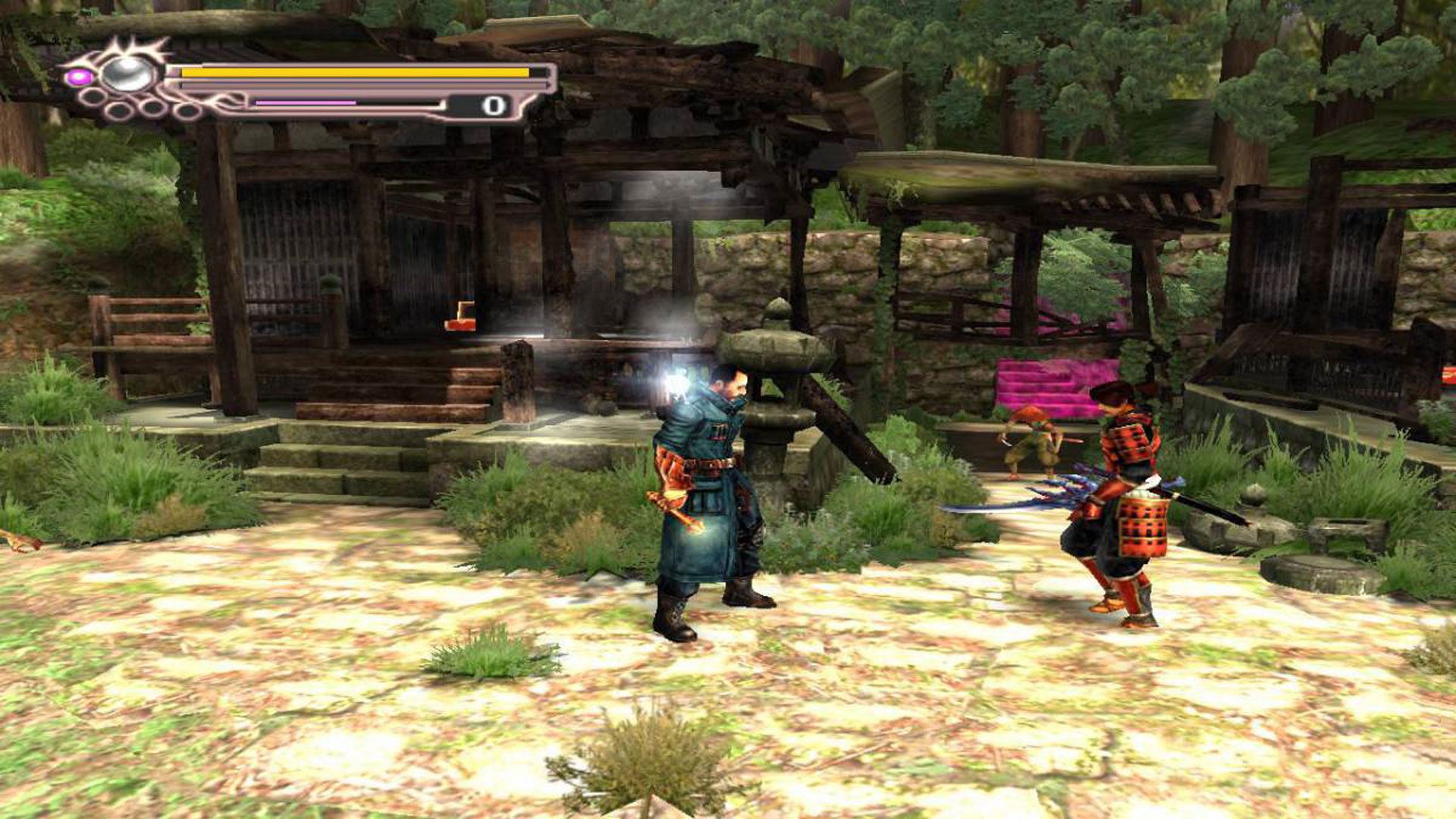Select the small purple soul orb
Viewport: 1456px width, 819px height.
tap(77, 77)
